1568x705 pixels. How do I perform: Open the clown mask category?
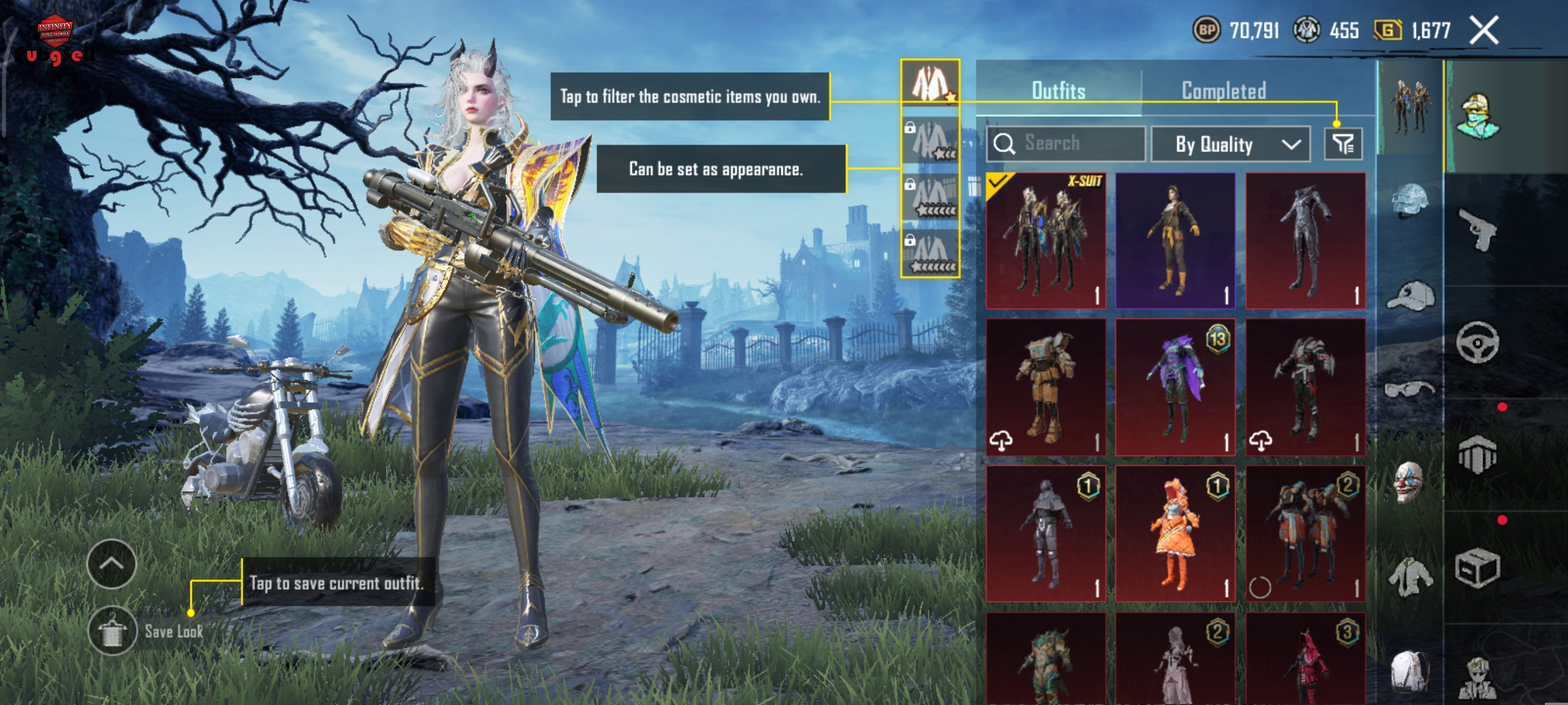click(x=1408, y=482)
